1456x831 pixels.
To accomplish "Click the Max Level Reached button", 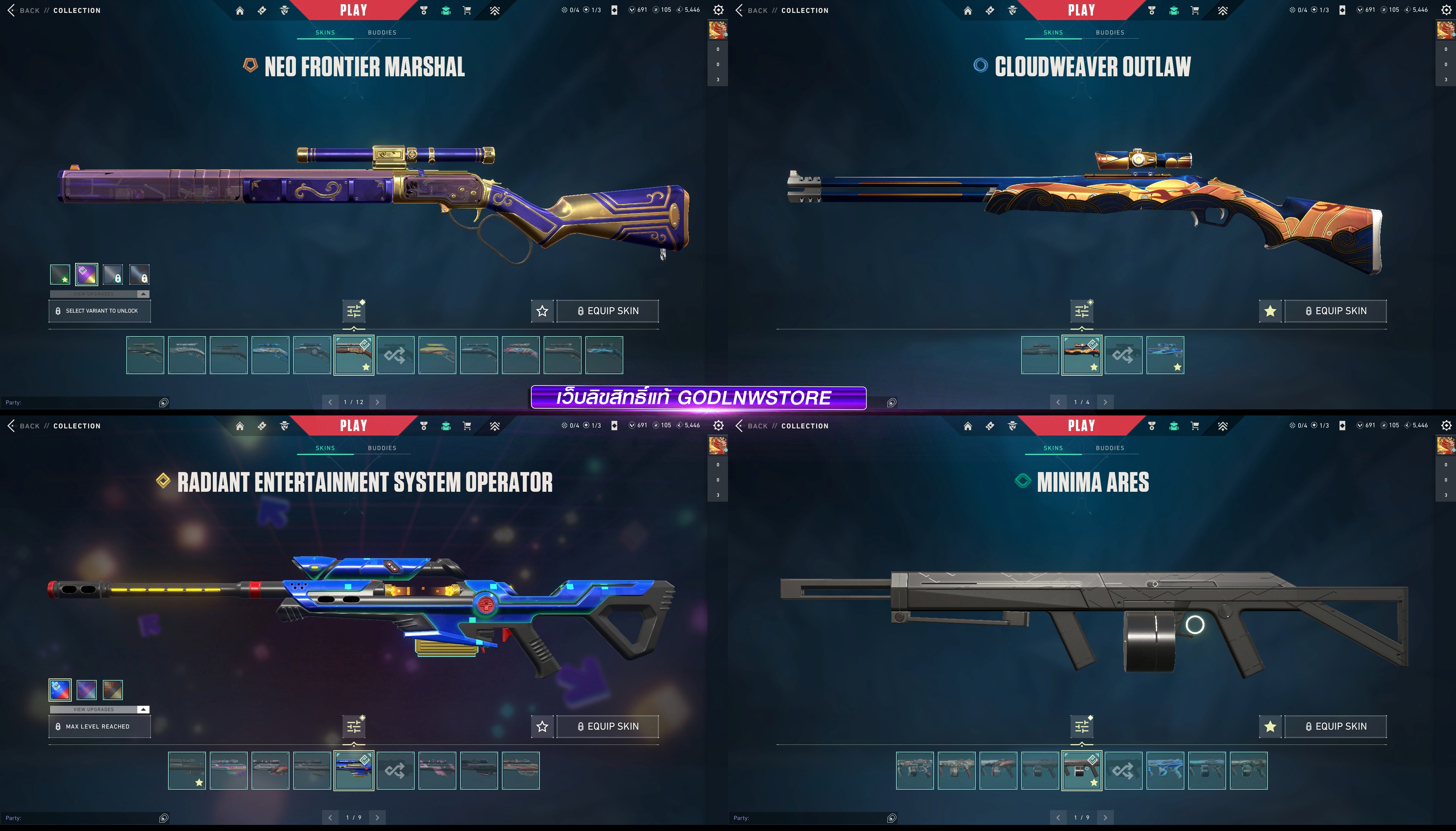I will (x=100, y=727).
